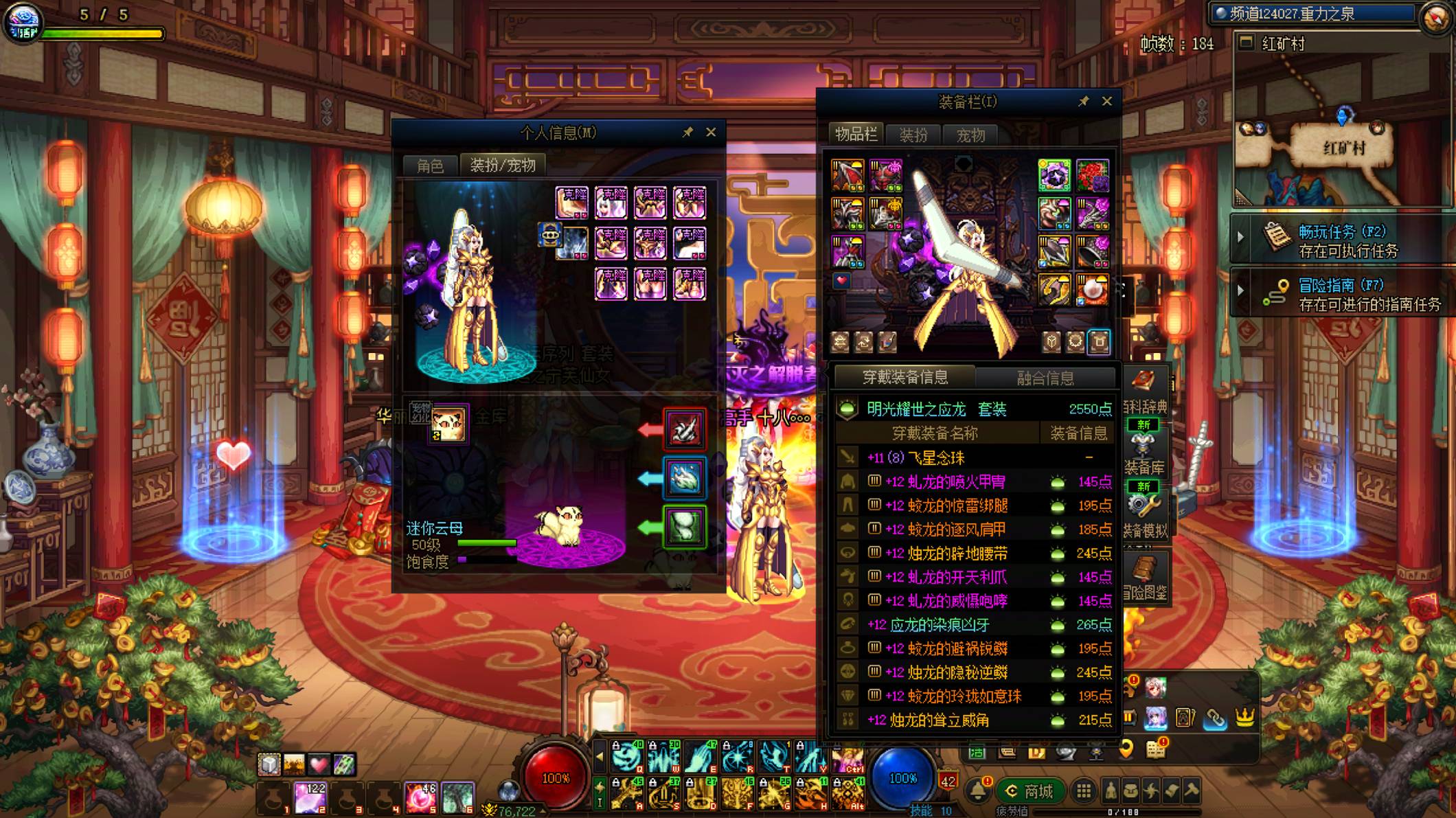Select the 装扮/宠物 tab

(x=503, y=166)
